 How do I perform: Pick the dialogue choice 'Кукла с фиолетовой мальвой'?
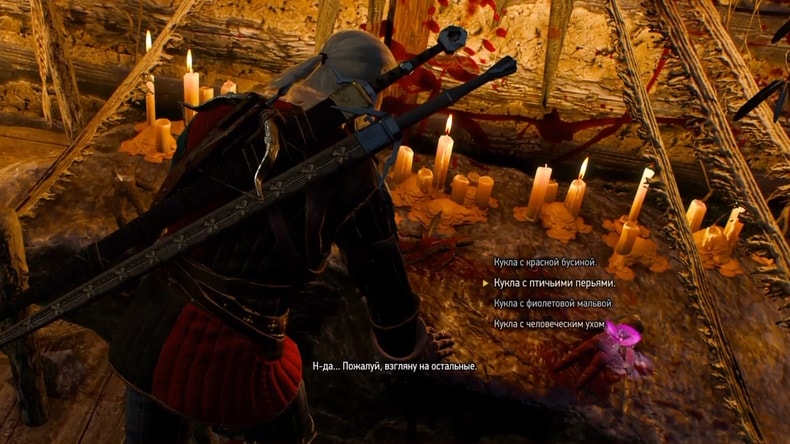[x=553, y=303]
